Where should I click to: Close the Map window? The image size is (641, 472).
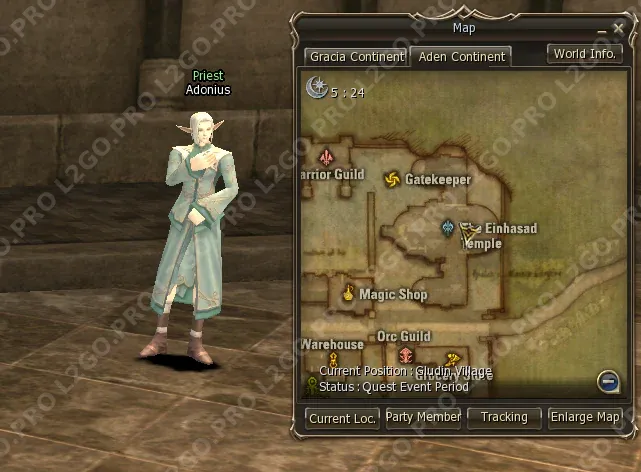coord(618,29)
